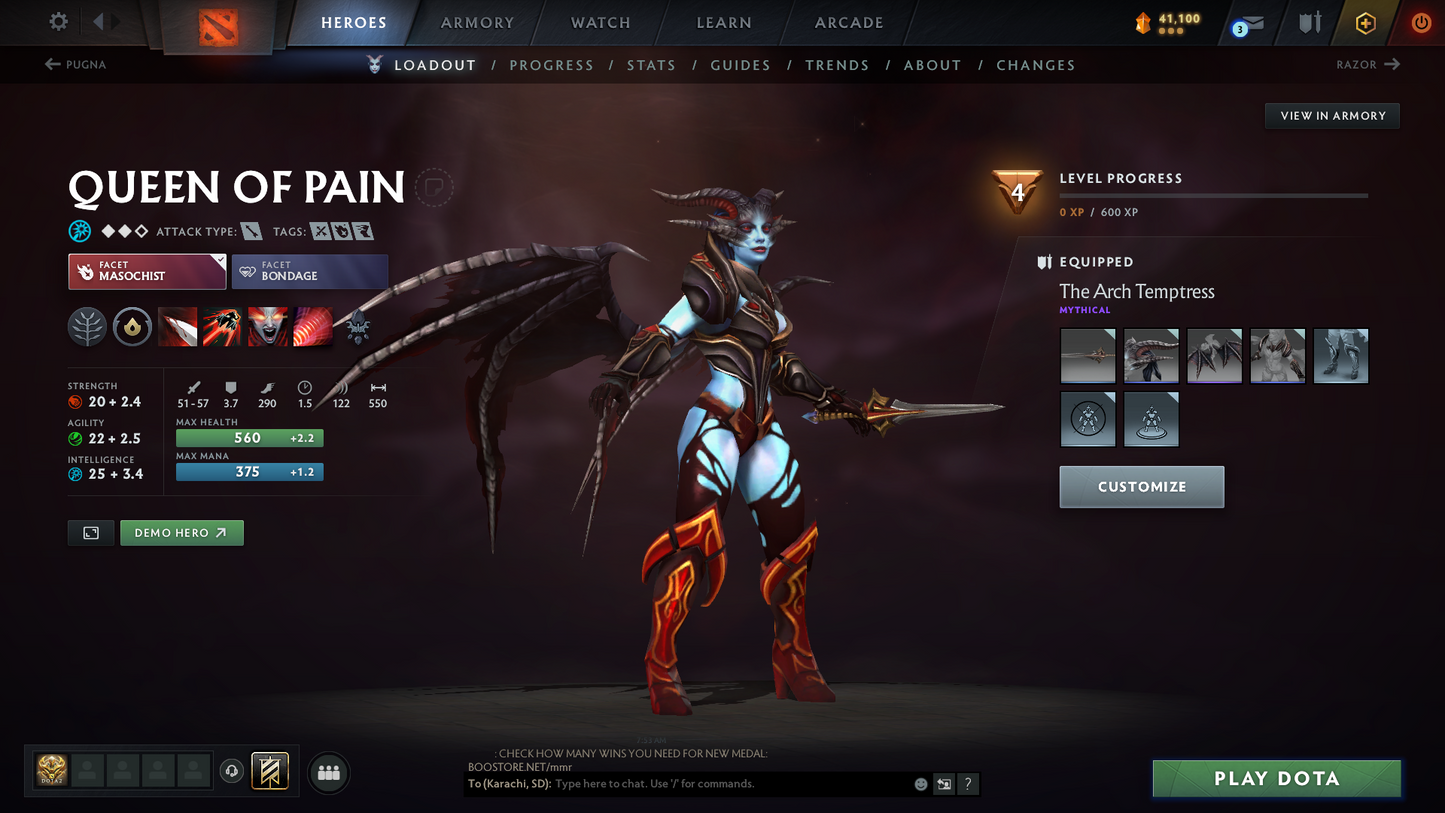Select the Masochist facet
This screenshot has width=1445, height=813.
coord(146,270)
